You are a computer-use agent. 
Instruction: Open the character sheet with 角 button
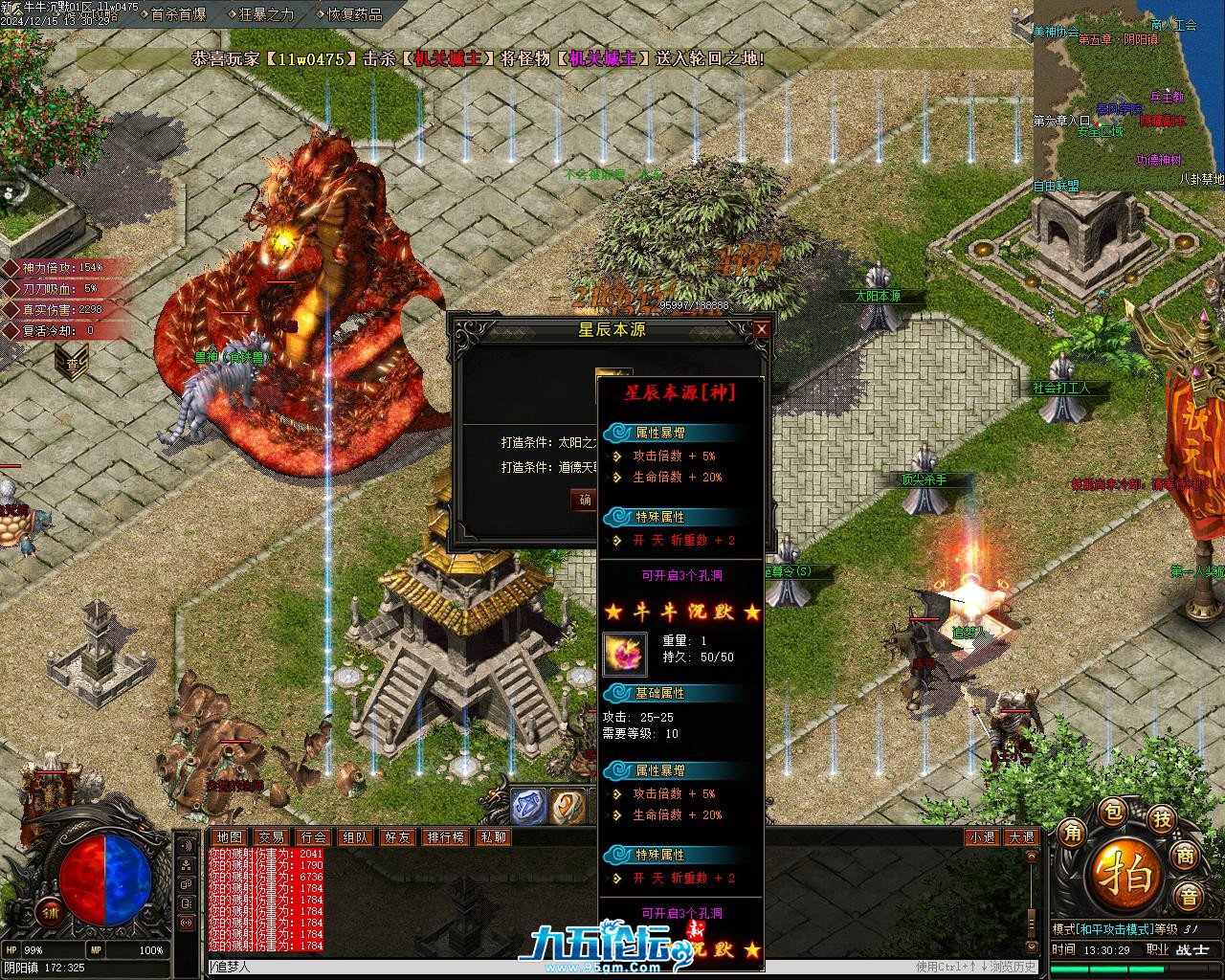(1072, 832)
